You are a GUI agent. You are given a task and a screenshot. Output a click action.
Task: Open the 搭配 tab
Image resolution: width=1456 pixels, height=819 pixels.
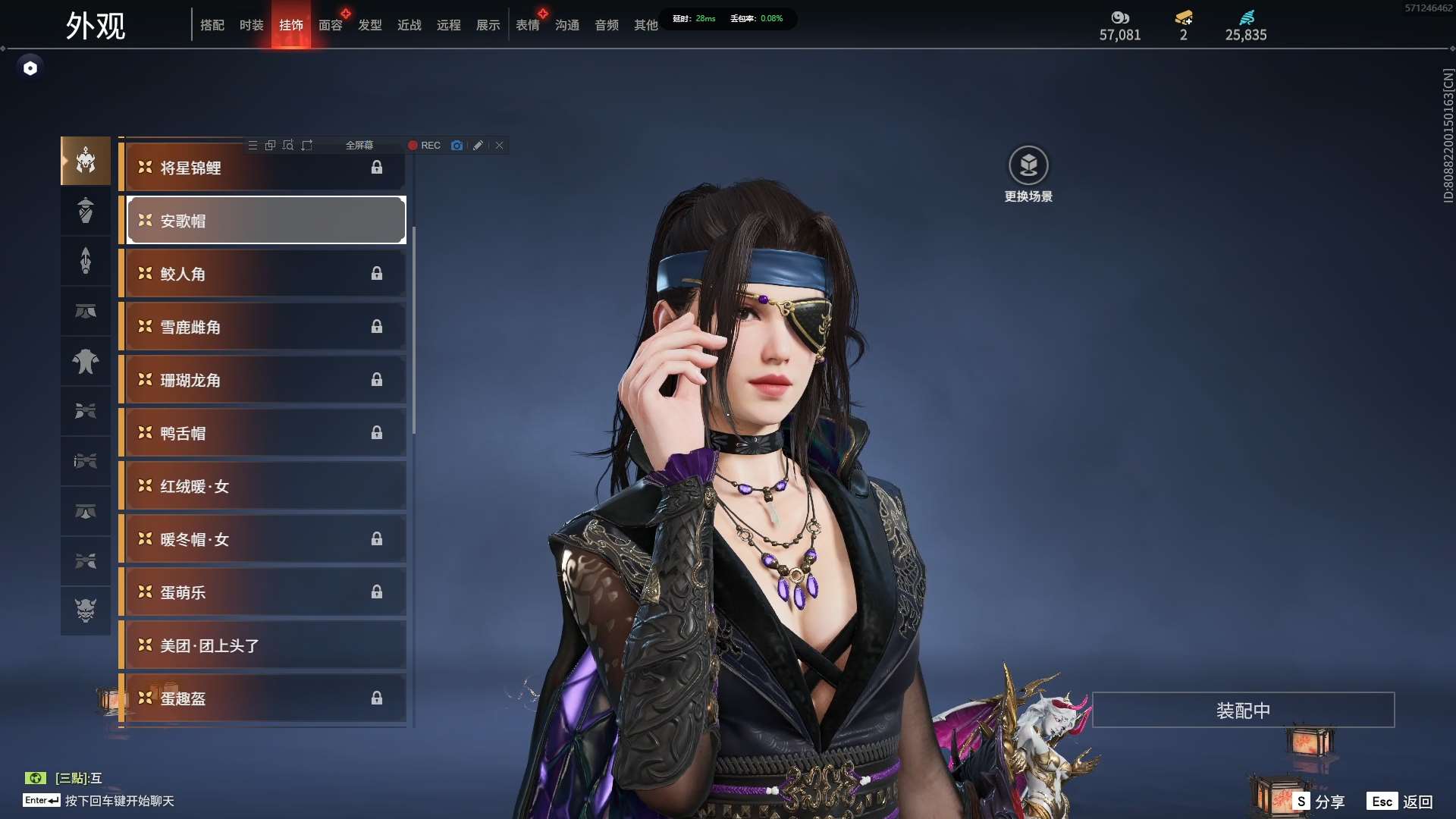(212, 25)
